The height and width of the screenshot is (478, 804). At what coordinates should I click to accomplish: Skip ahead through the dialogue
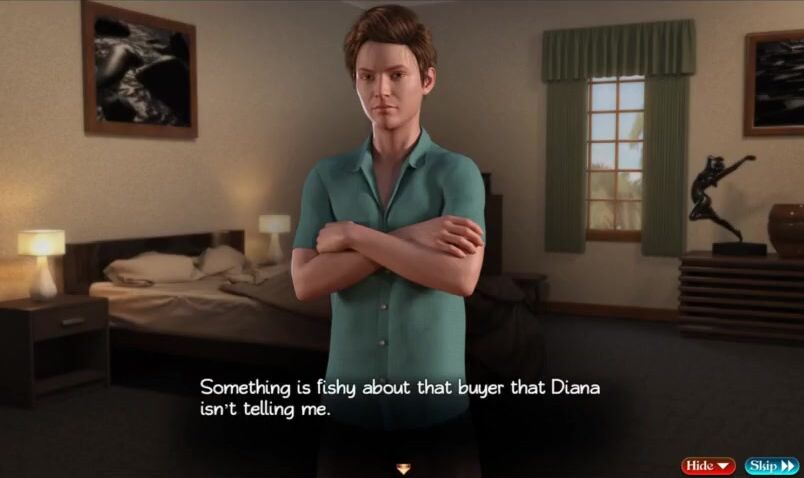(x=771, y=466)
